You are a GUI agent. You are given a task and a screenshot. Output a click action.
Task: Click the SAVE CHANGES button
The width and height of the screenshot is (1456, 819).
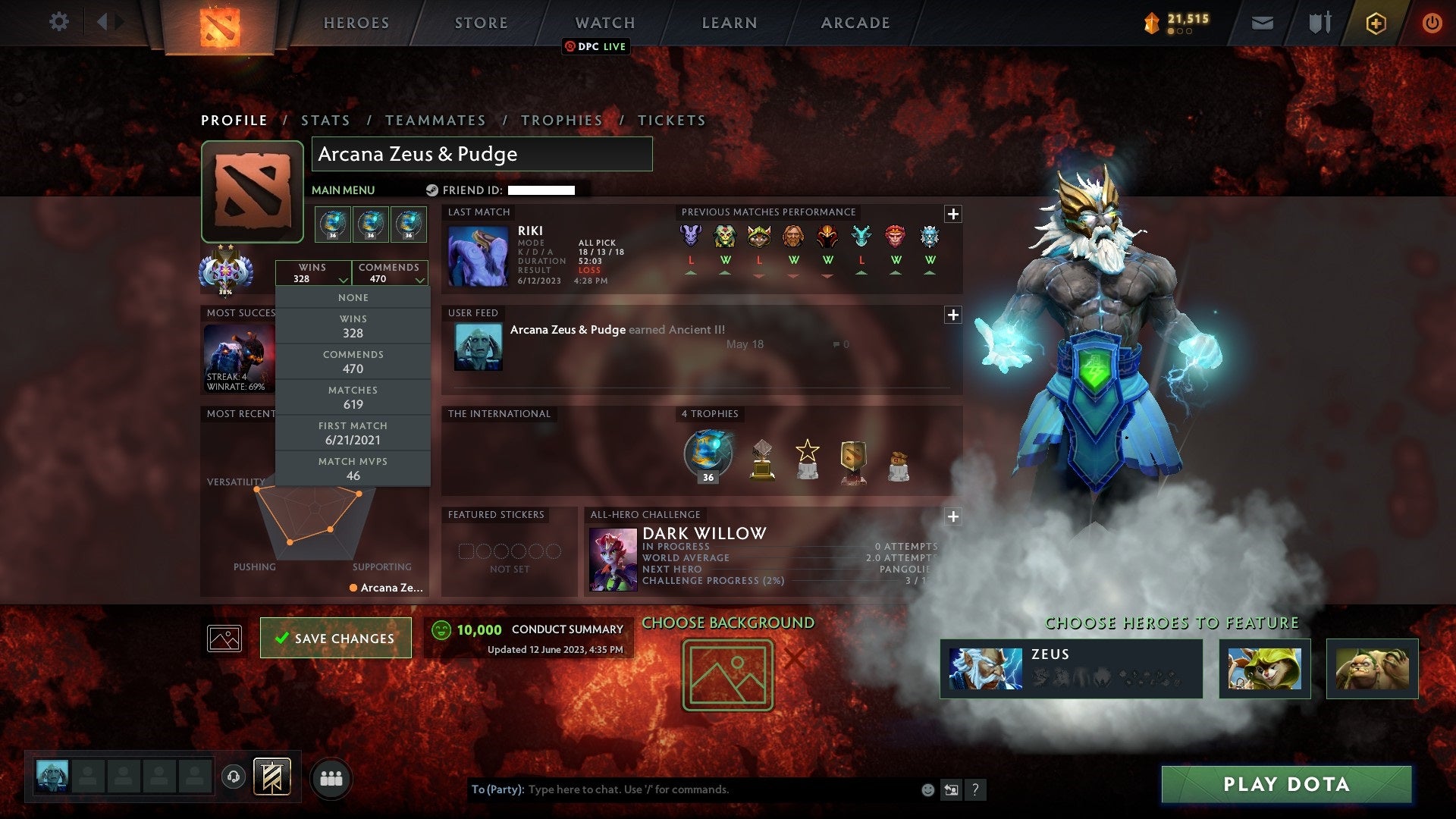pyautogui.click(x=335, y=638)
